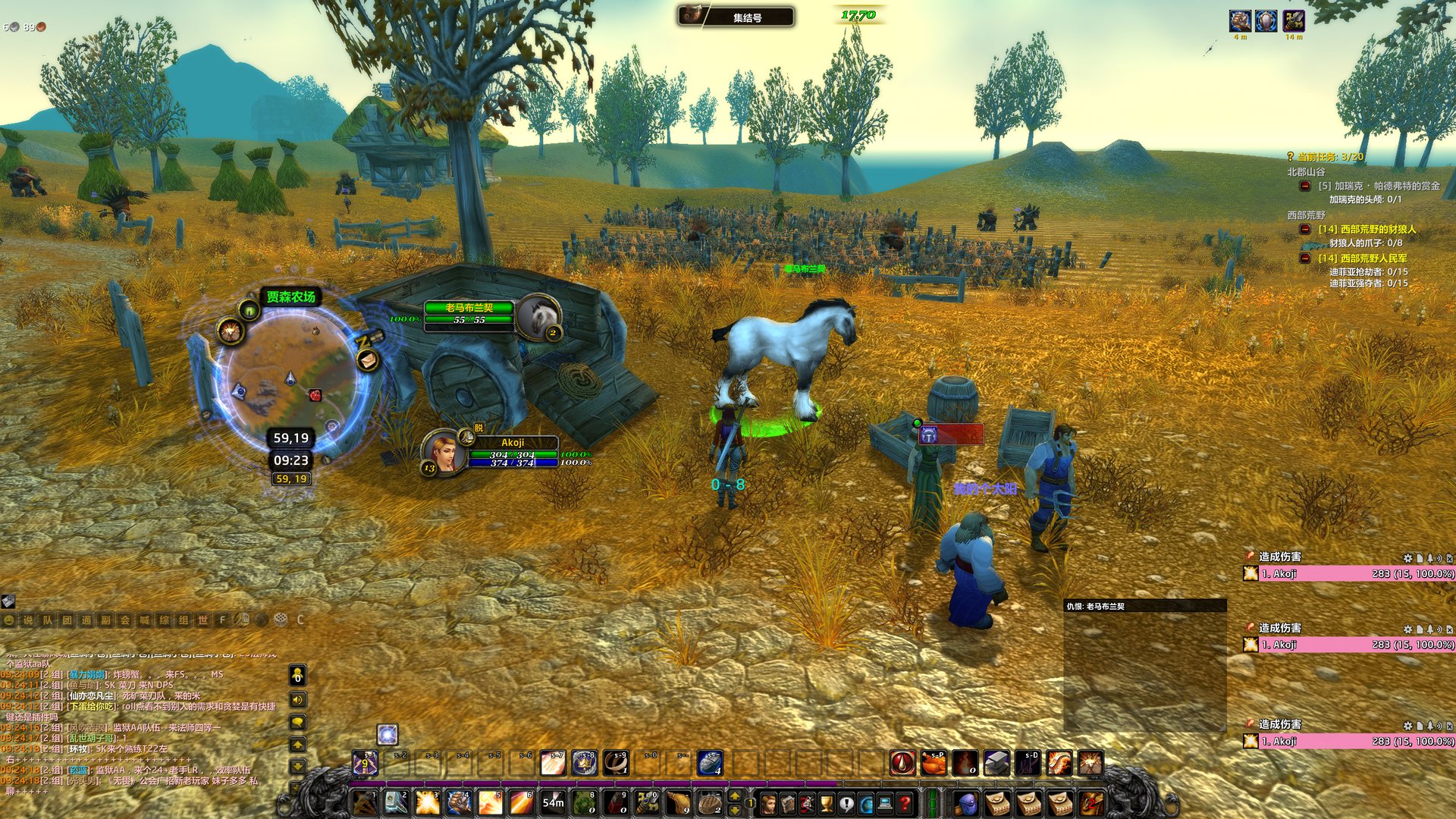Open the red question mark help button
Image resolution: width=1456 pixels, height=819 pixels.
(905, 802)
